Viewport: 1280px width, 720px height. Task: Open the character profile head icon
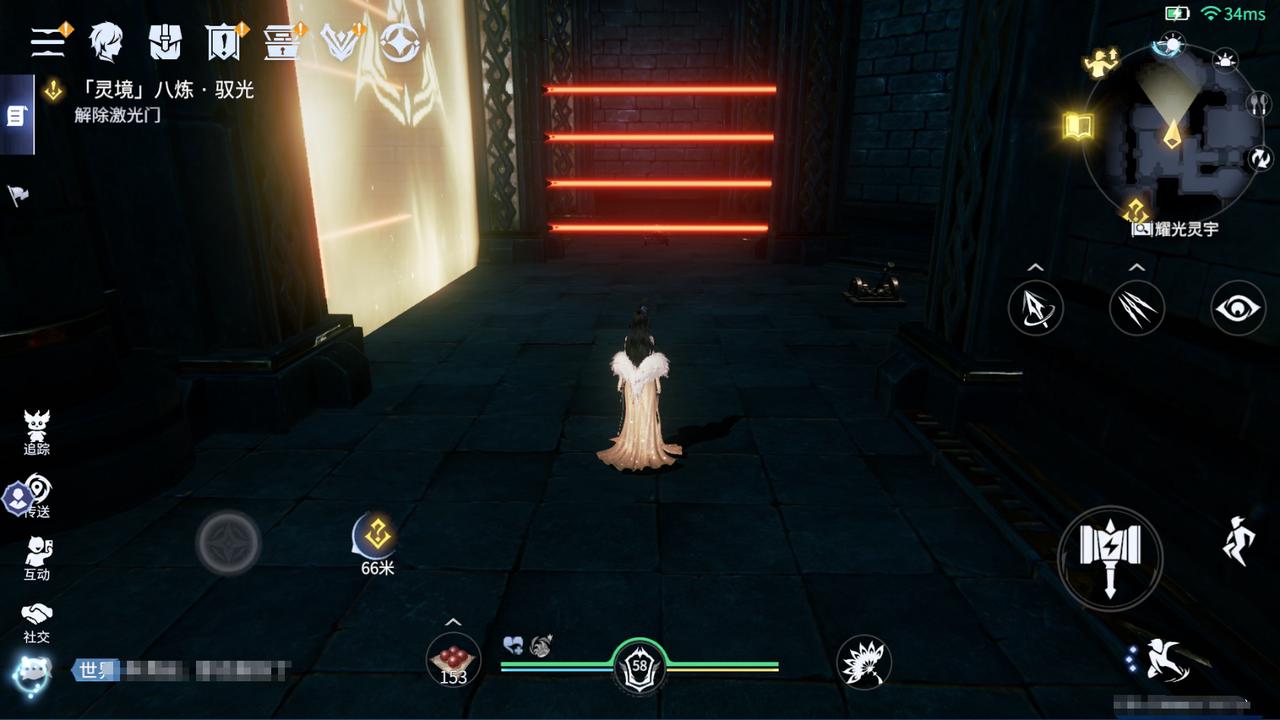[106, 41]
